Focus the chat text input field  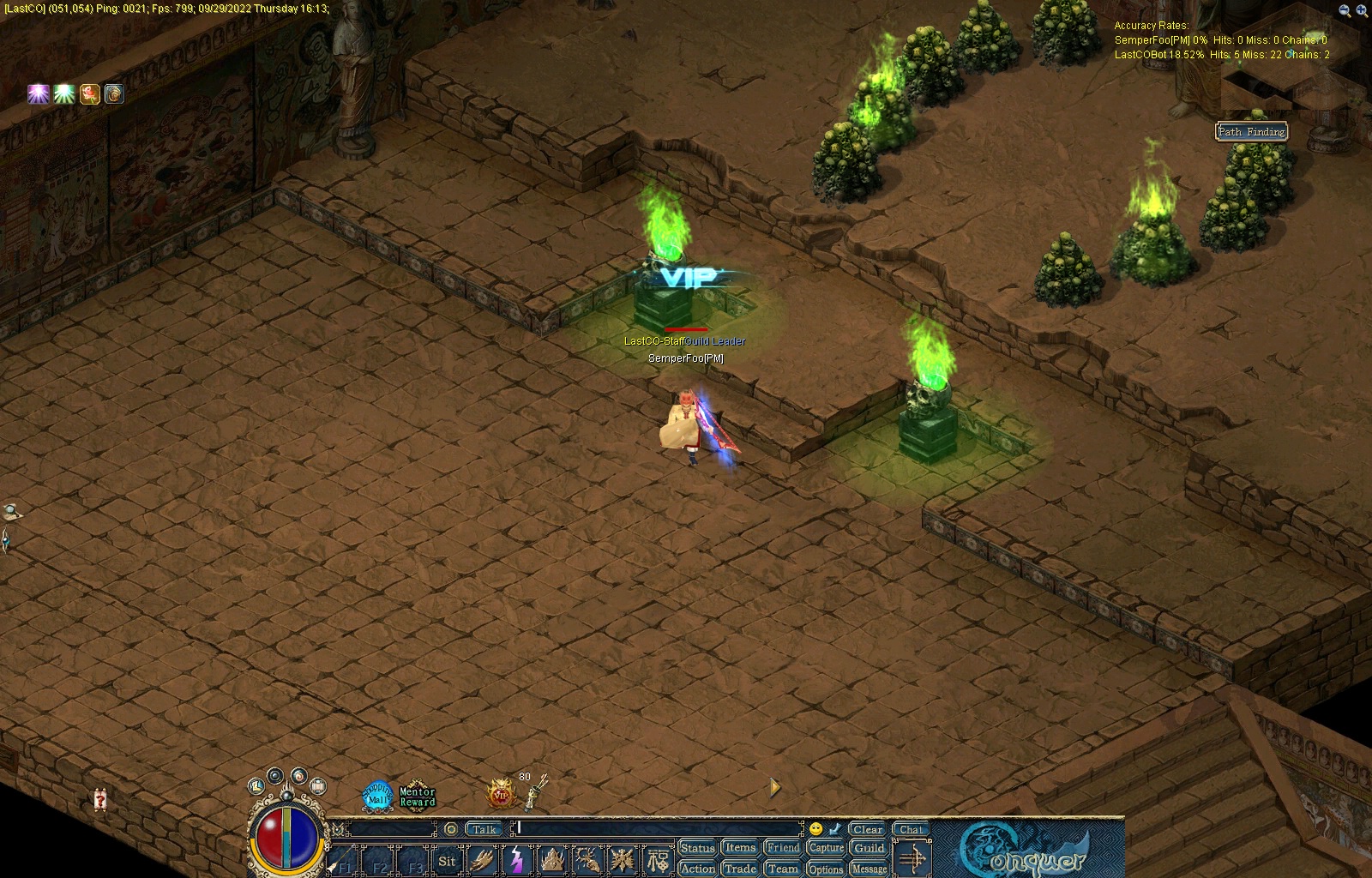tap(659, 829)
